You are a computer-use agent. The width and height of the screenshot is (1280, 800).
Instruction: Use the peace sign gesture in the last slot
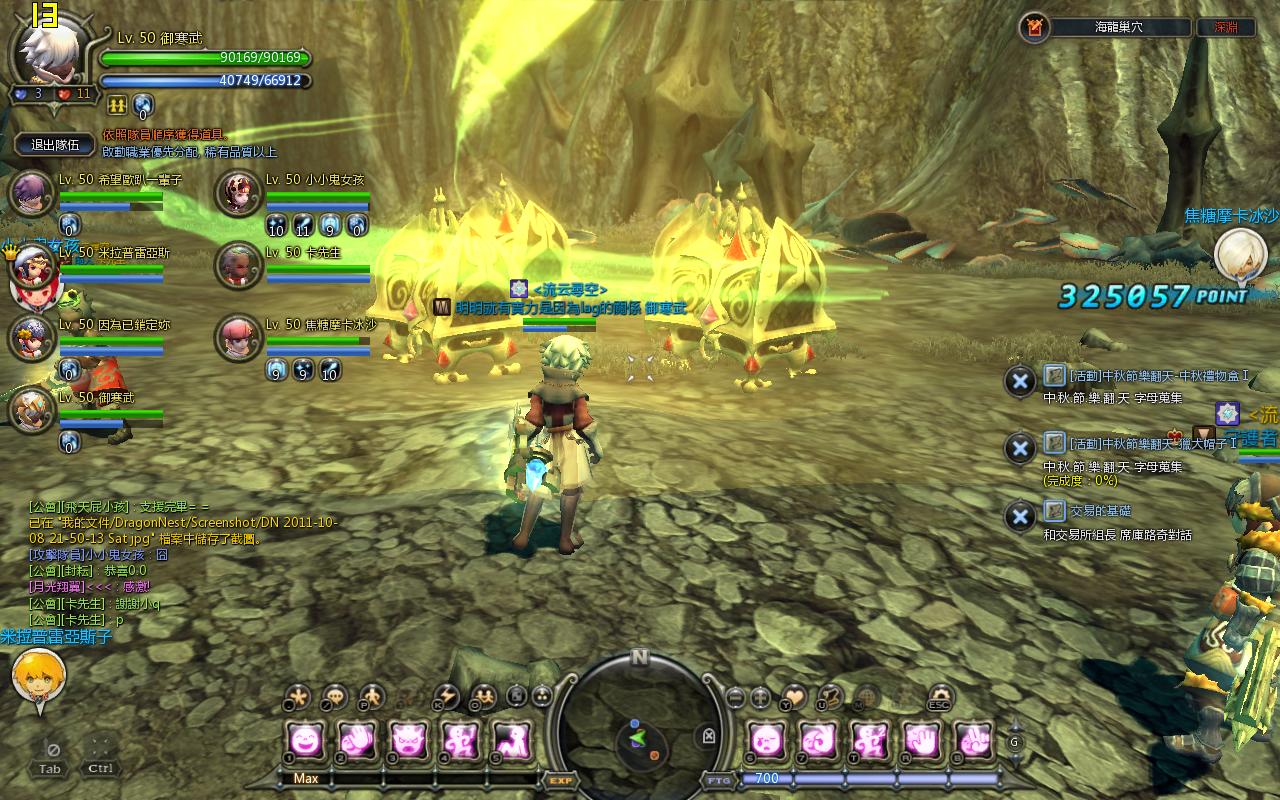[973, 739]
